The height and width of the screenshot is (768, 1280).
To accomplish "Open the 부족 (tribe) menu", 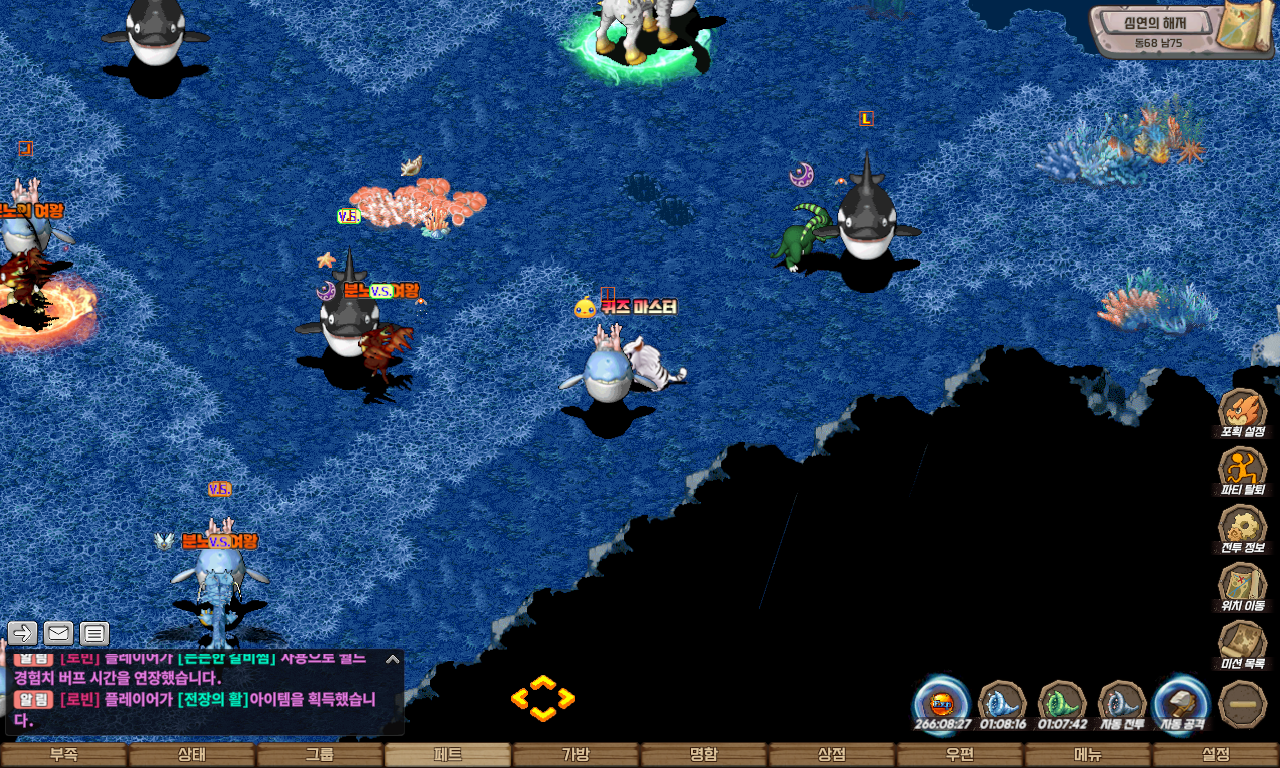I will (x=64, y=755).
